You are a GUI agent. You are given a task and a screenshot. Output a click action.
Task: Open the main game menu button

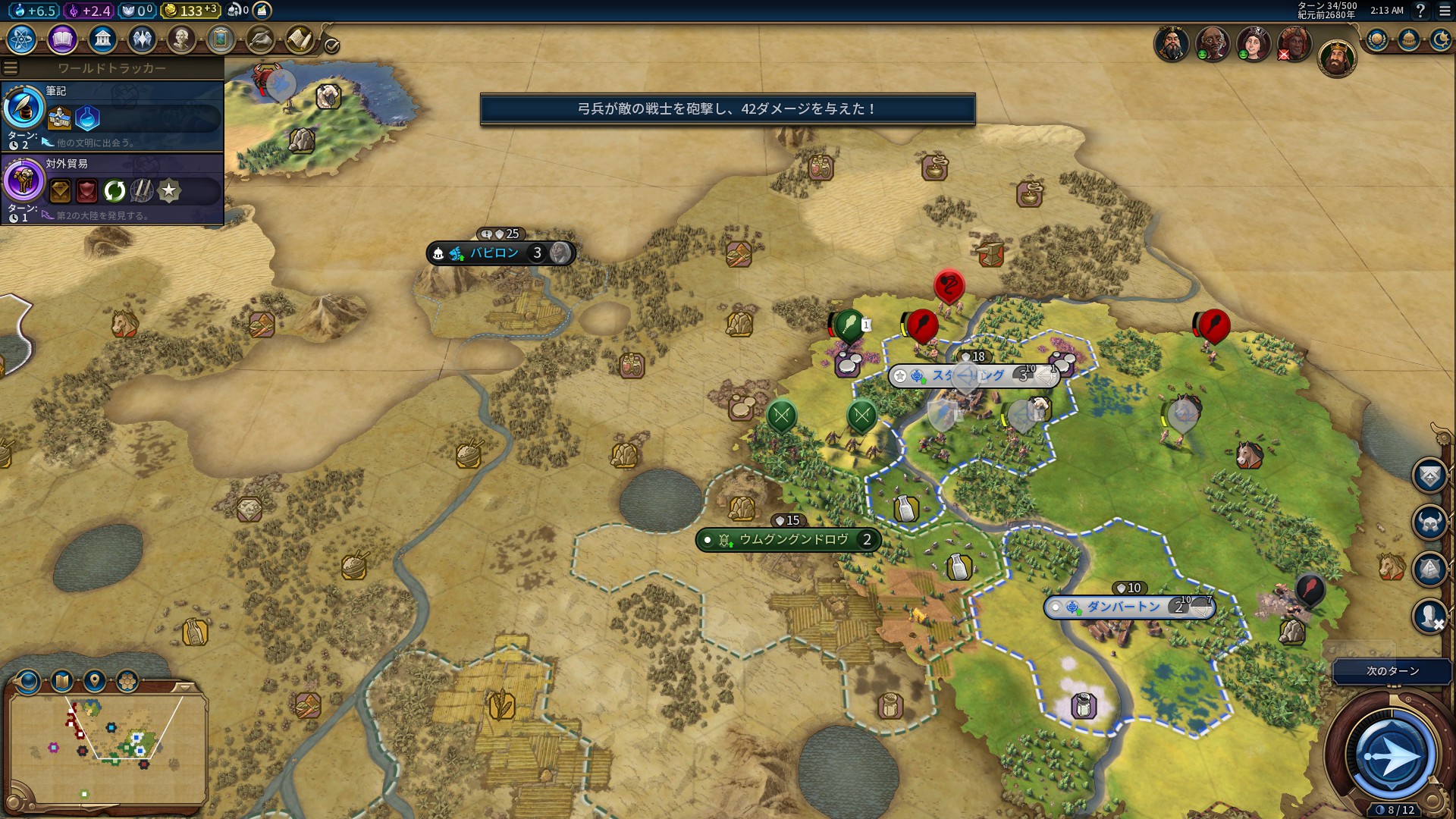1445,11
